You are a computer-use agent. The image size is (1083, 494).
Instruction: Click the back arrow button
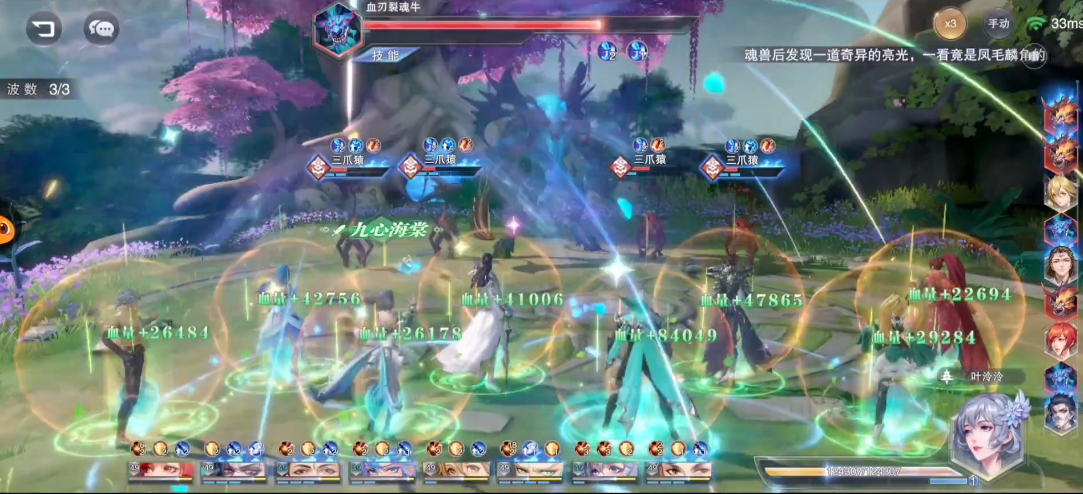point(43,28)
